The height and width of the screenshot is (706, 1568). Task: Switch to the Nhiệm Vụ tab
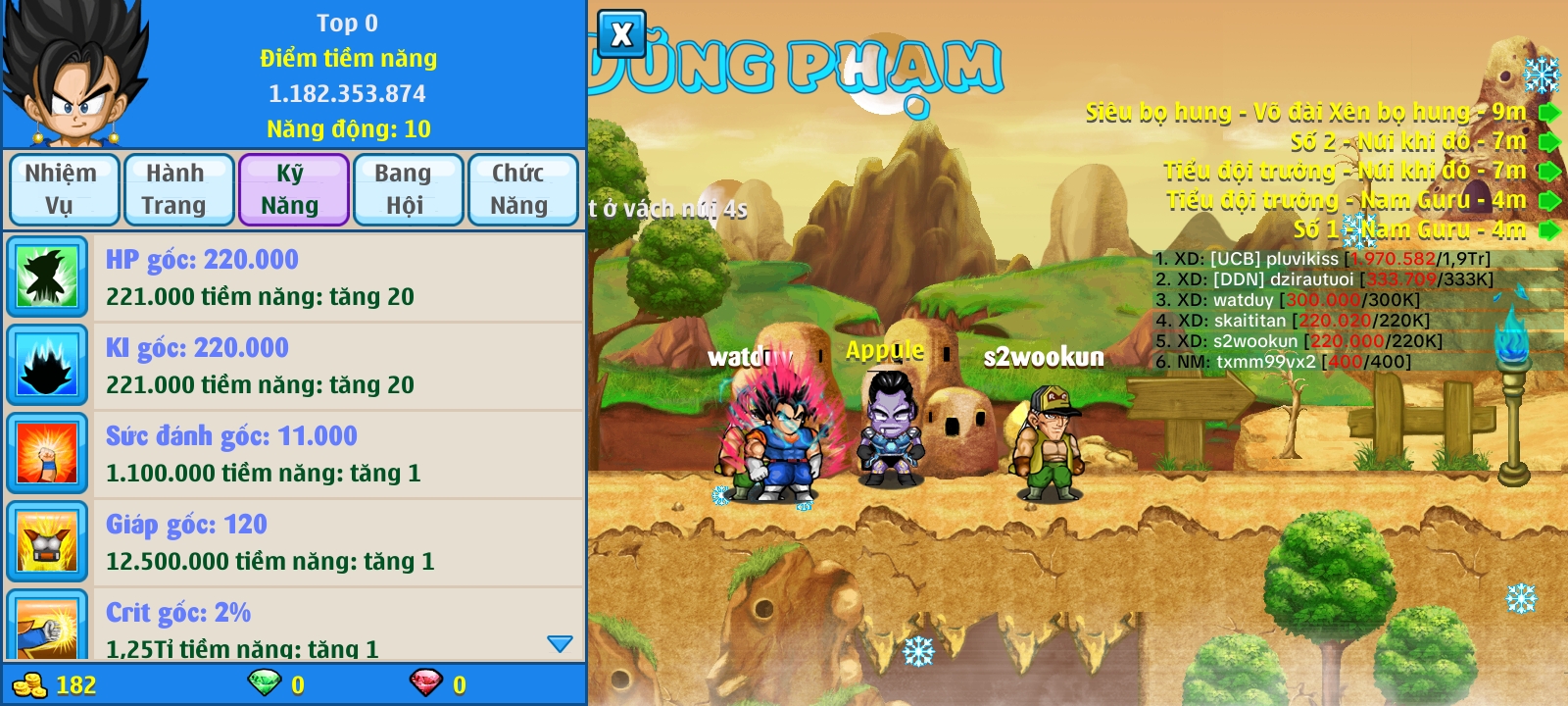(x=63, y=189)
